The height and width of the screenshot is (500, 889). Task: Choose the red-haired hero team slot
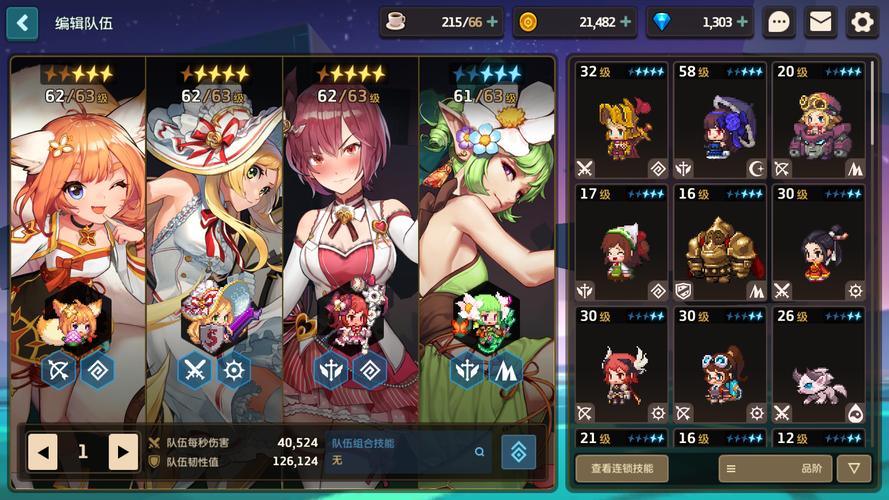pyautogui.click(x=350, y=230)
